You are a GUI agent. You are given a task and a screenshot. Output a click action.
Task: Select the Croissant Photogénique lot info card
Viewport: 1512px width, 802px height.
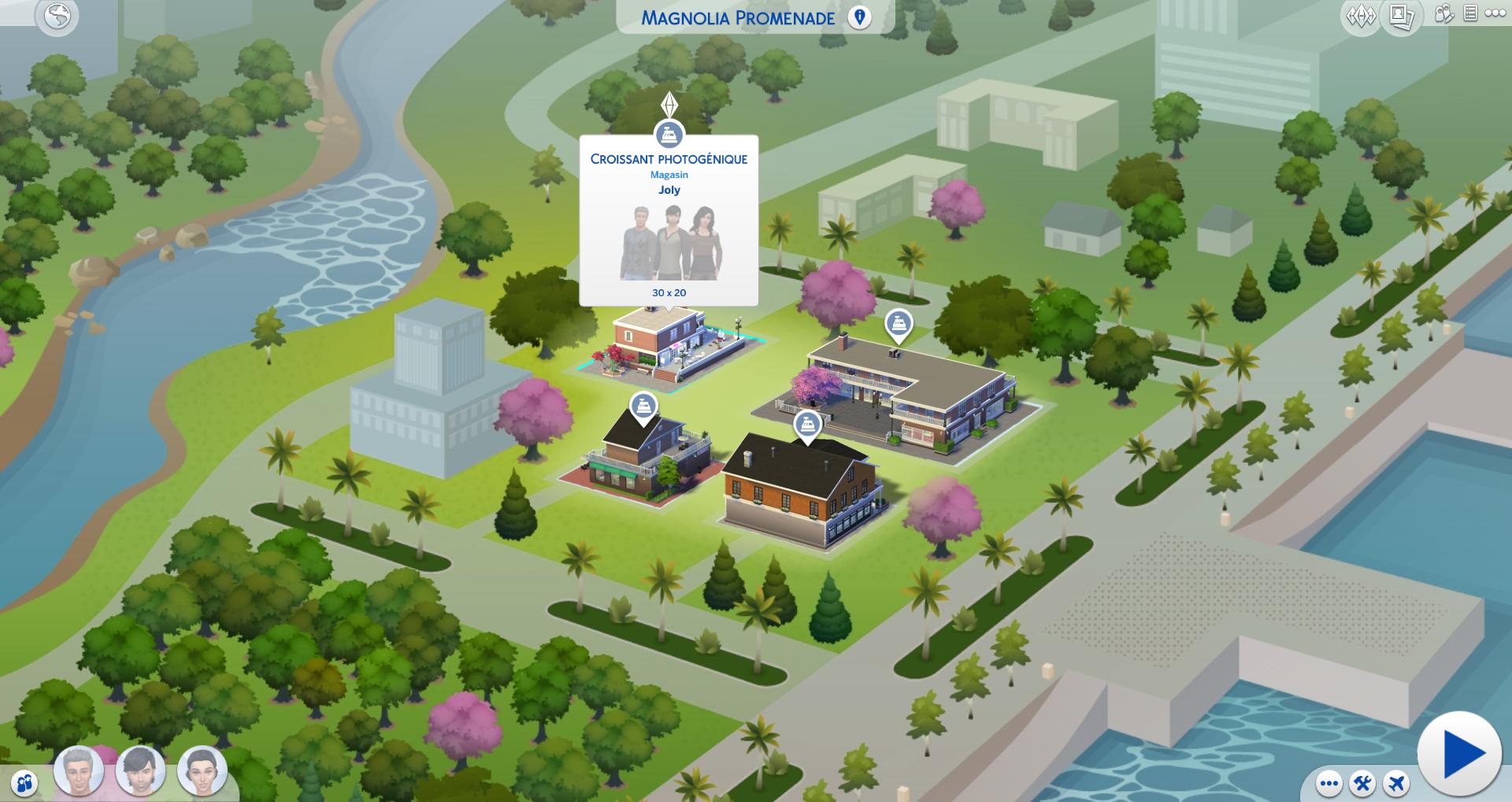(669, 221)
